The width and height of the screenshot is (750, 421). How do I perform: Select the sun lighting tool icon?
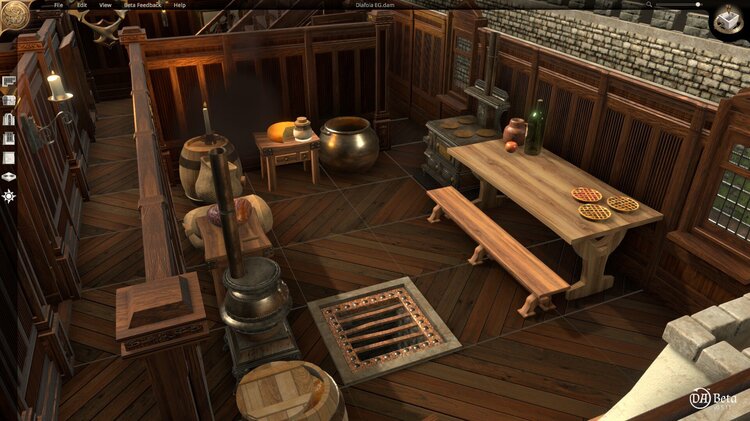point(9,196)
